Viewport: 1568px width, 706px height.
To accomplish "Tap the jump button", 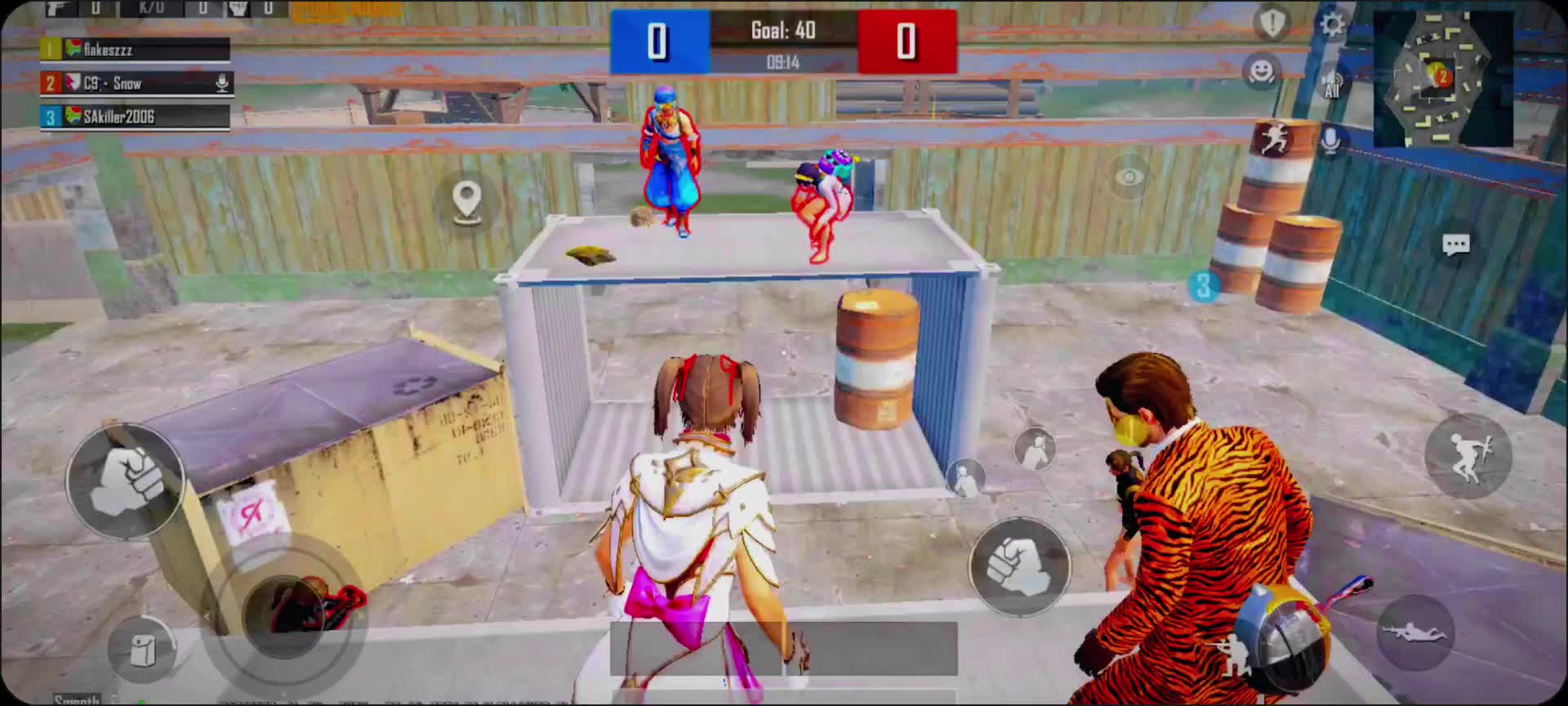I will point(1468,456).
